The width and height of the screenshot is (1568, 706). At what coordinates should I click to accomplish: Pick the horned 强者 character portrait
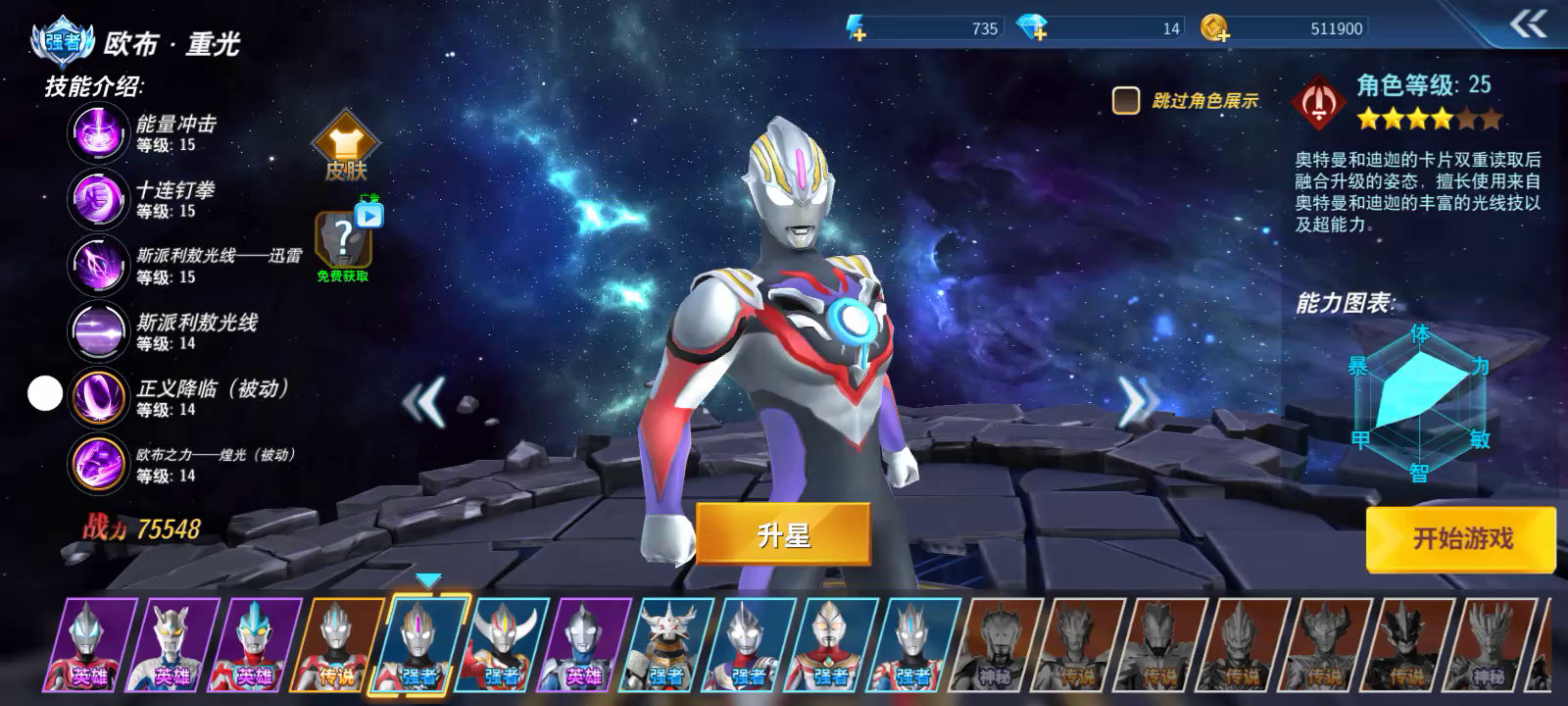pyautogui.click(x=503, y=644)
